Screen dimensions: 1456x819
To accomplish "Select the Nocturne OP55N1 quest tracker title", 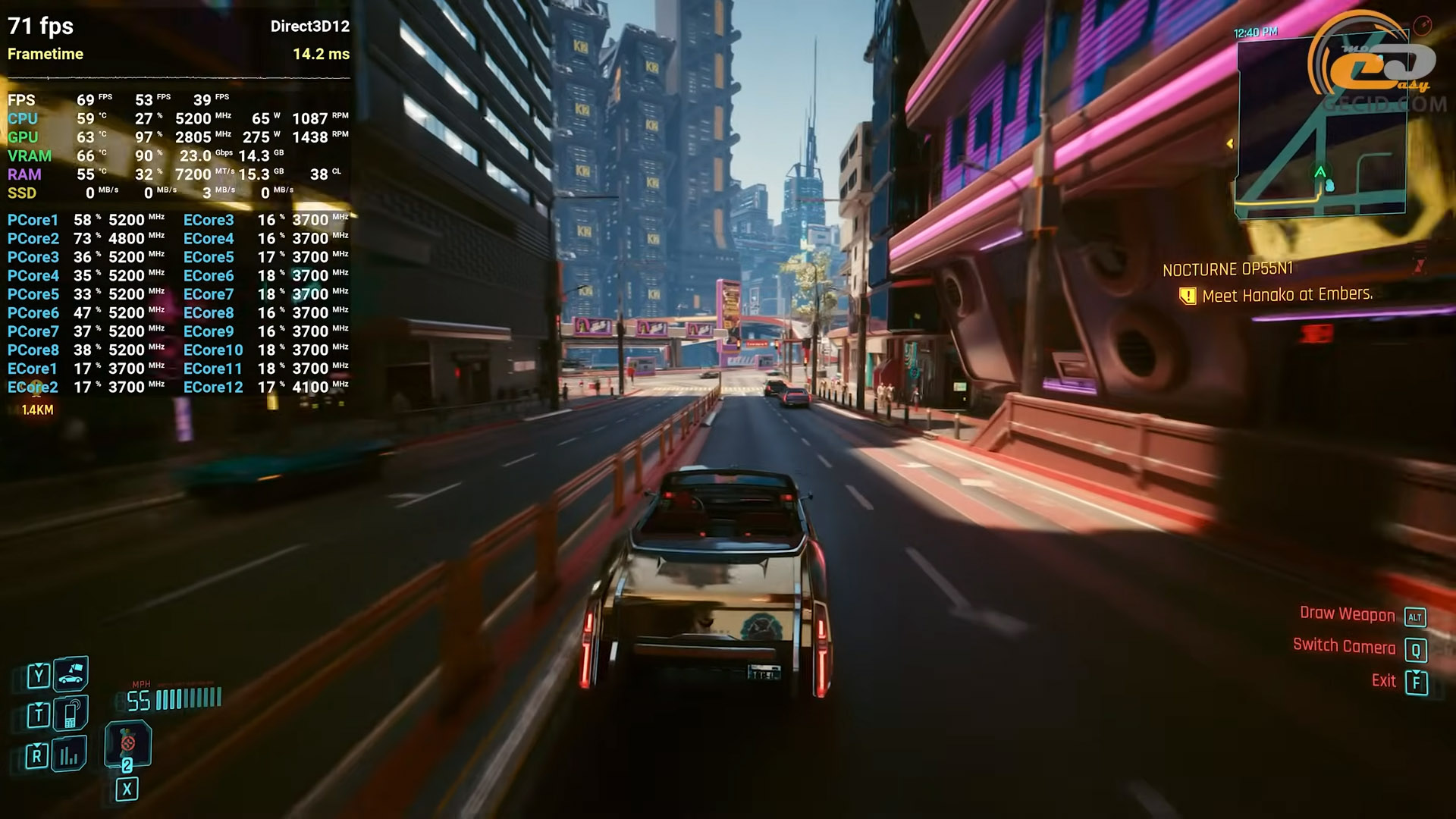I will (1227, 269).
